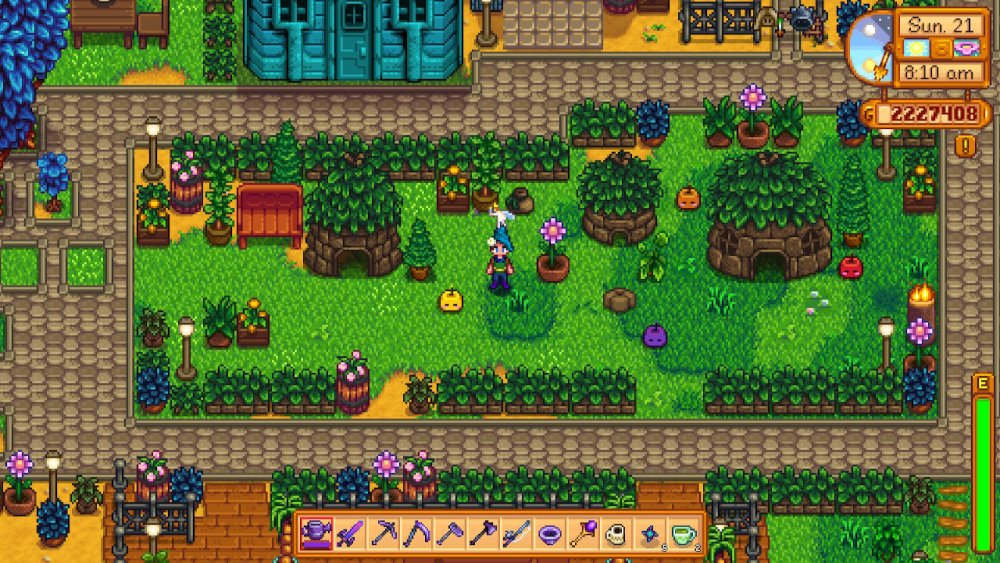
Task: Open the quest journal exclamation icon
Action: [x=966, y=146]
